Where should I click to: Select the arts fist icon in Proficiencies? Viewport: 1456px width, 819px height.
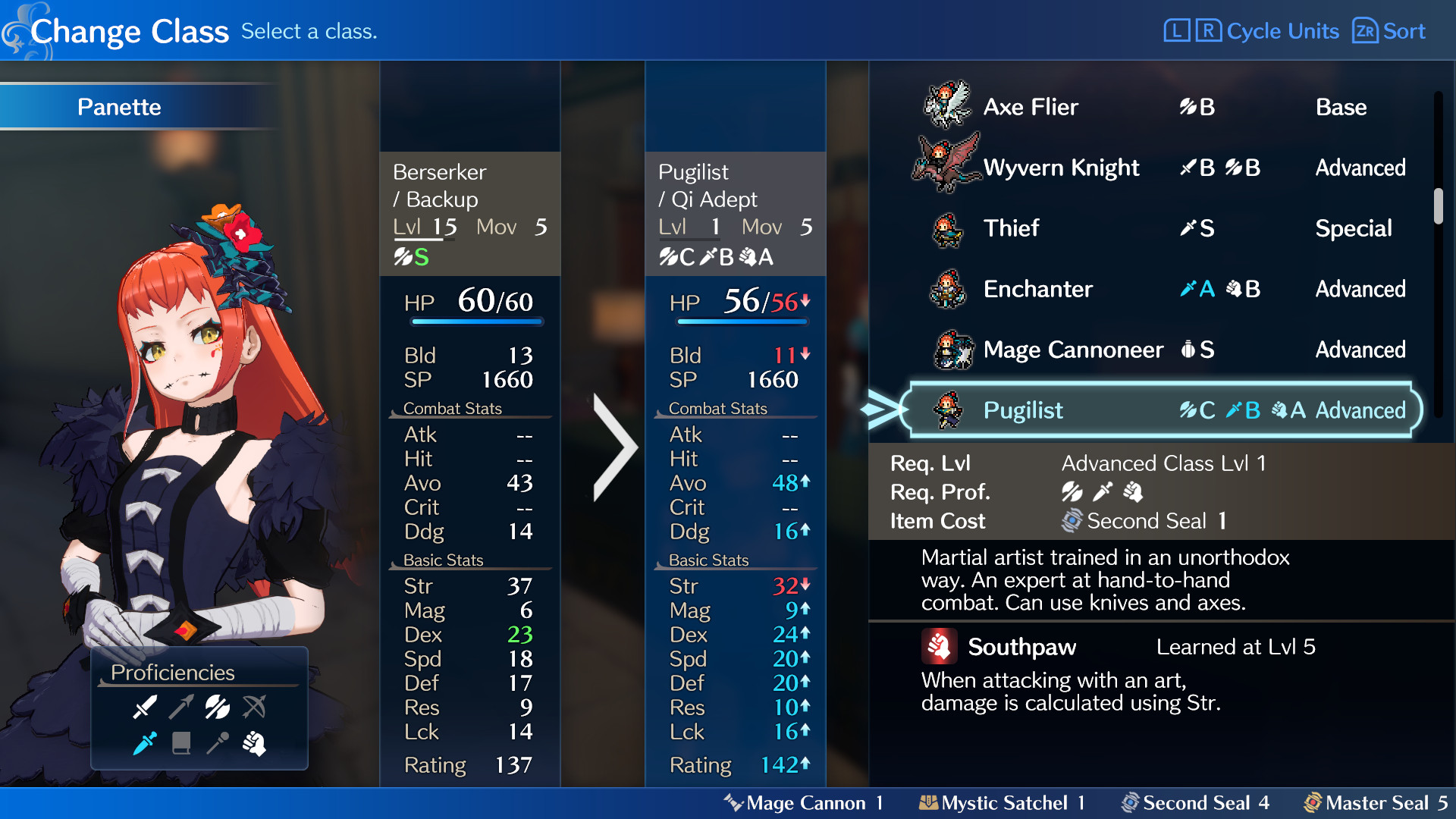tap(256, 744)
